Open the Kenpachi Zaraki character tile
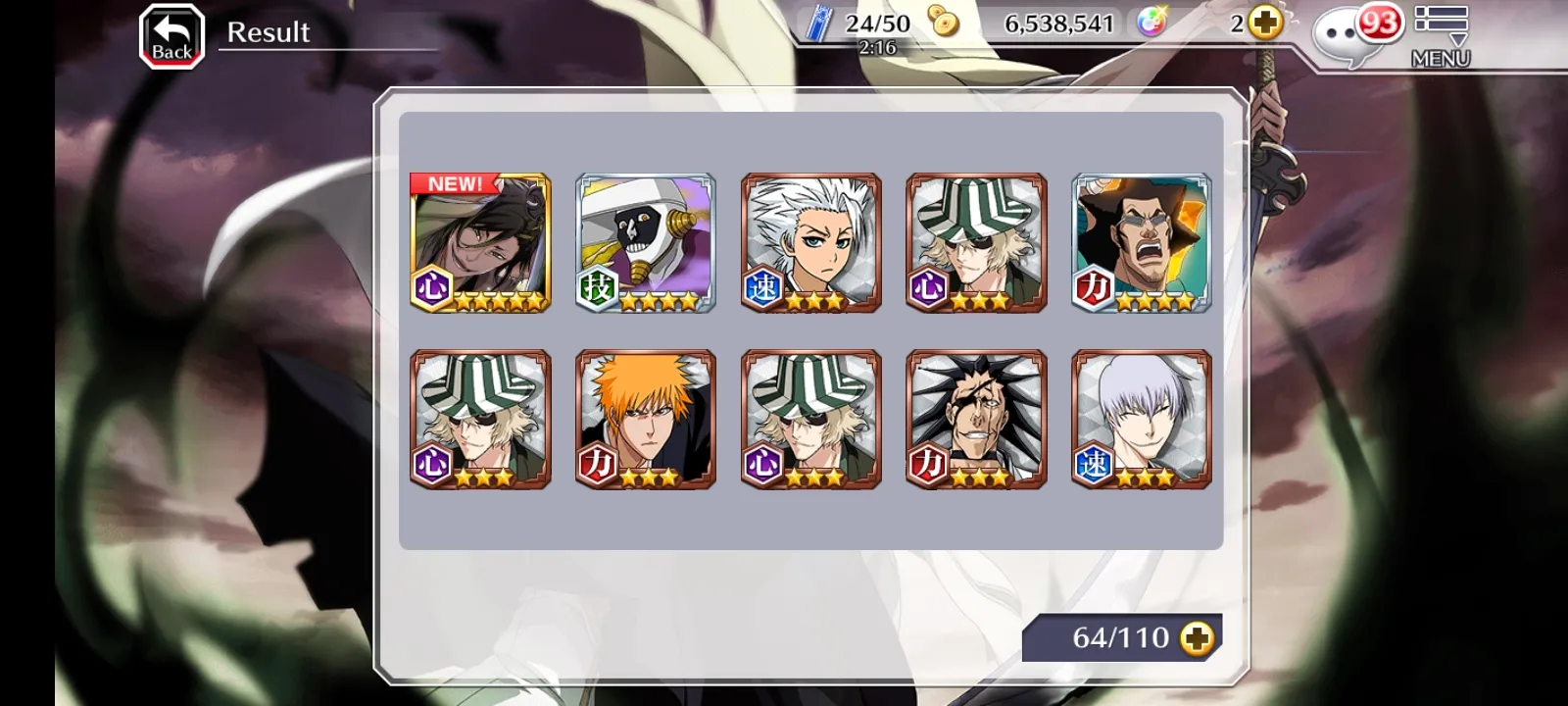 click(x=977, y=420)
